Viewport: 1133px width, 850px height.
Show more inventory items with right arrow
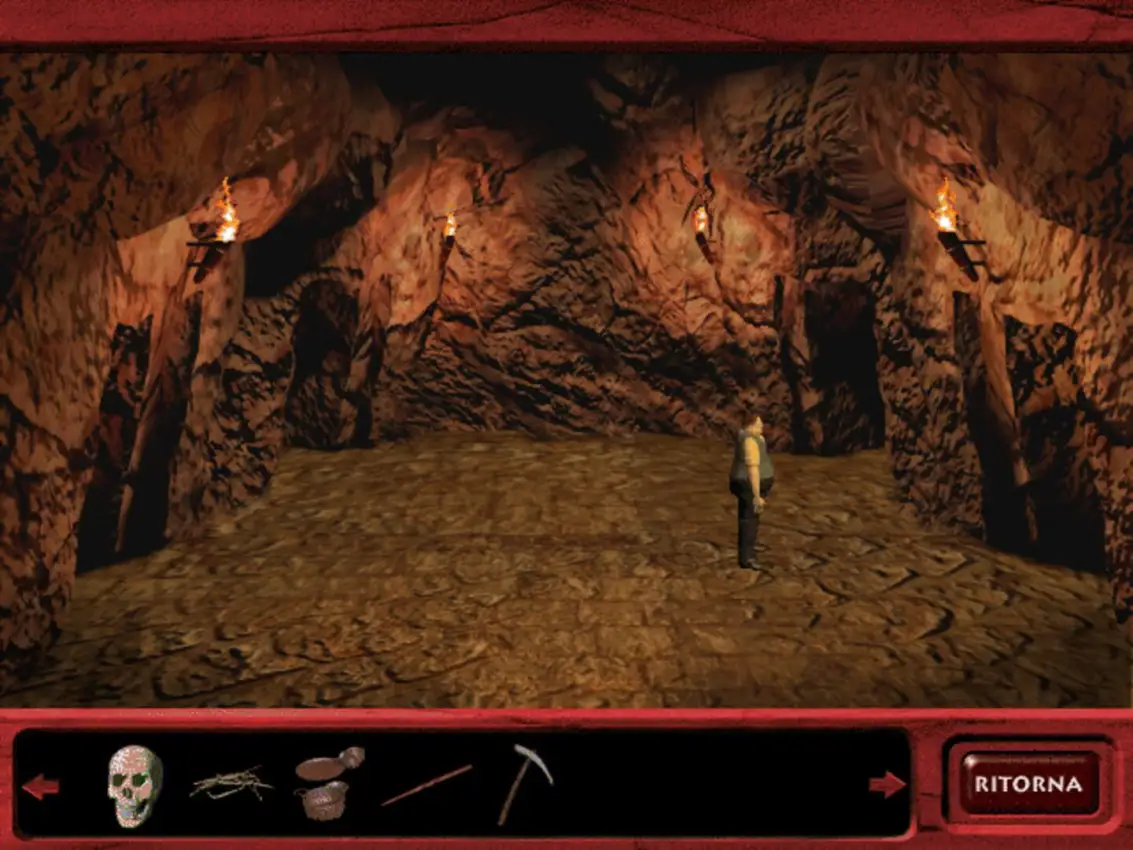[x=887, y=784]
